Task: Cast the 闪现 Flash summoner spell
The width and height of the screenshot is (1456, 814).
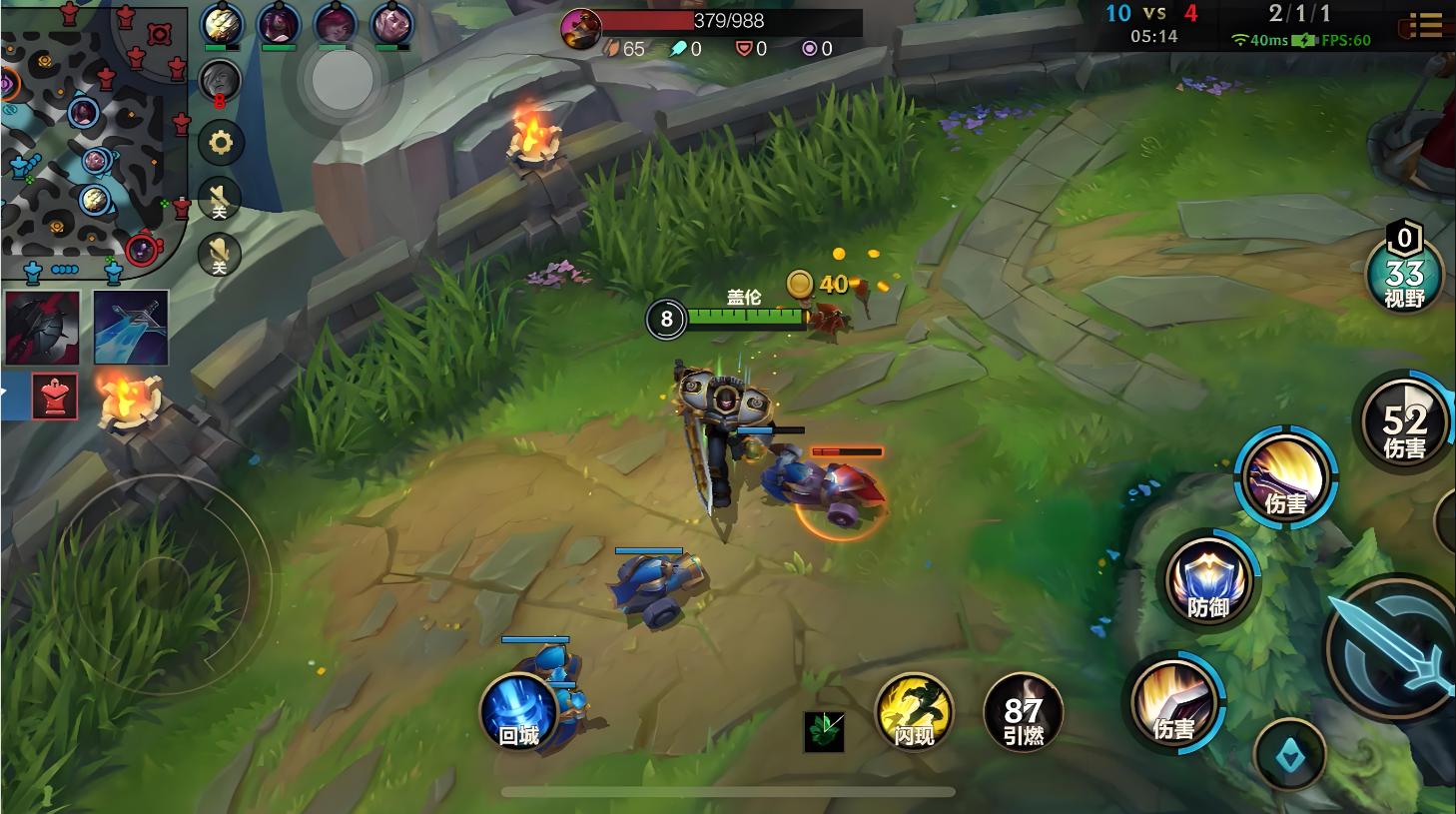Action: click(914, 712)
